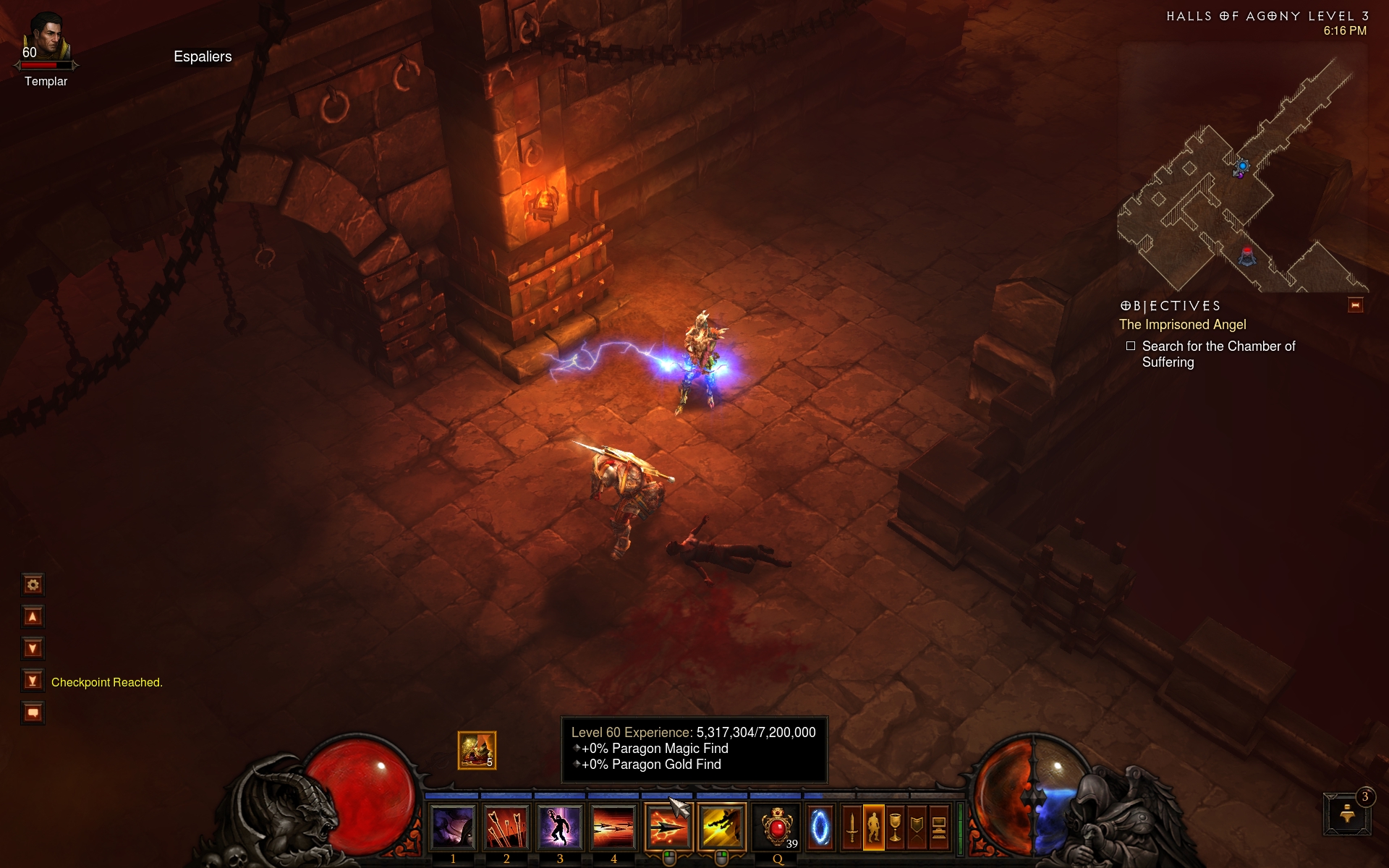Screen dimensions: 1389x868
Task: Collapse the Objectives tracker panel
Action: [1355, 305]
